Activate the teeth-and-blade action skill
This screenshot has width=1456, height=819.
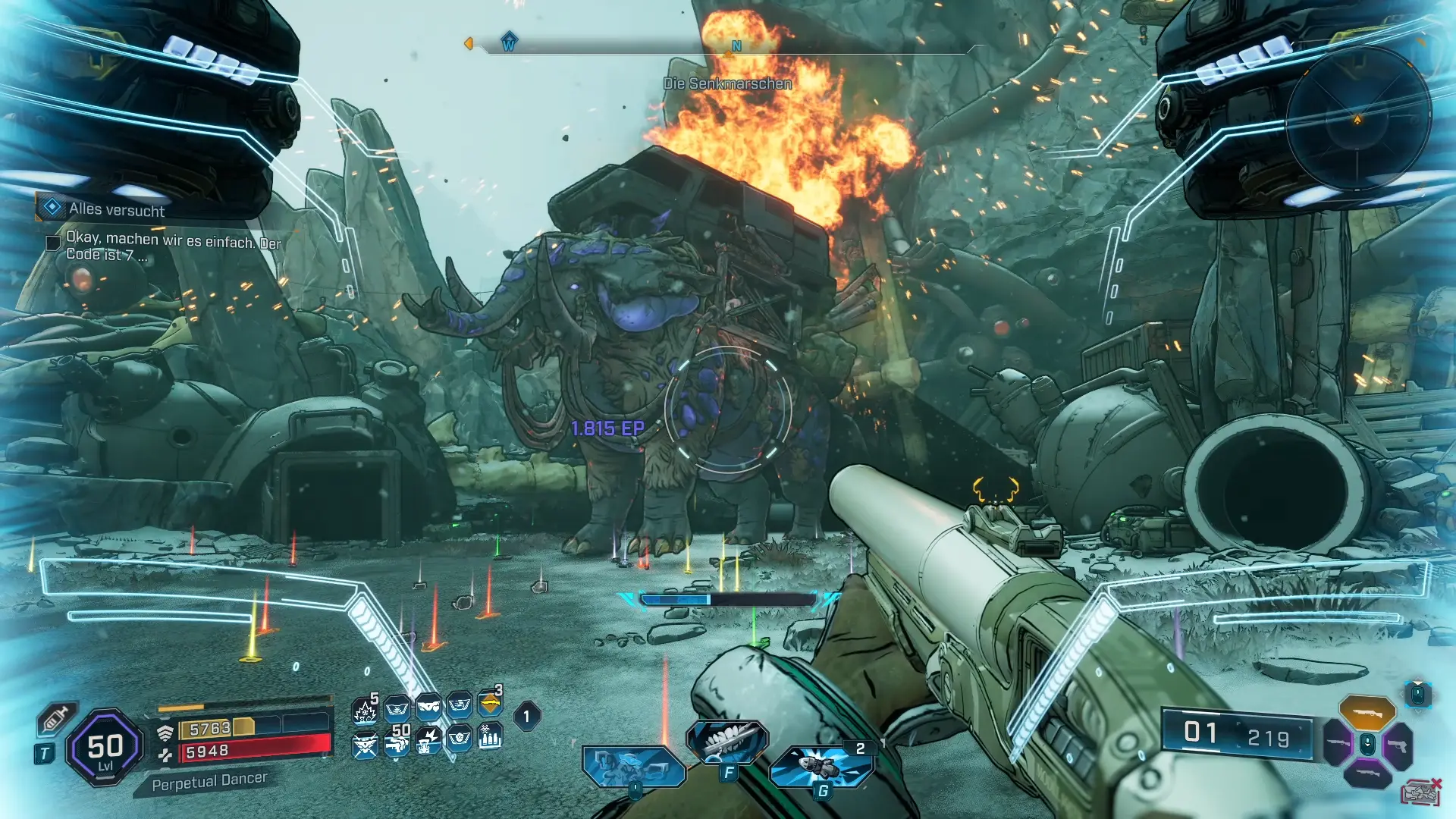point(726,741)
